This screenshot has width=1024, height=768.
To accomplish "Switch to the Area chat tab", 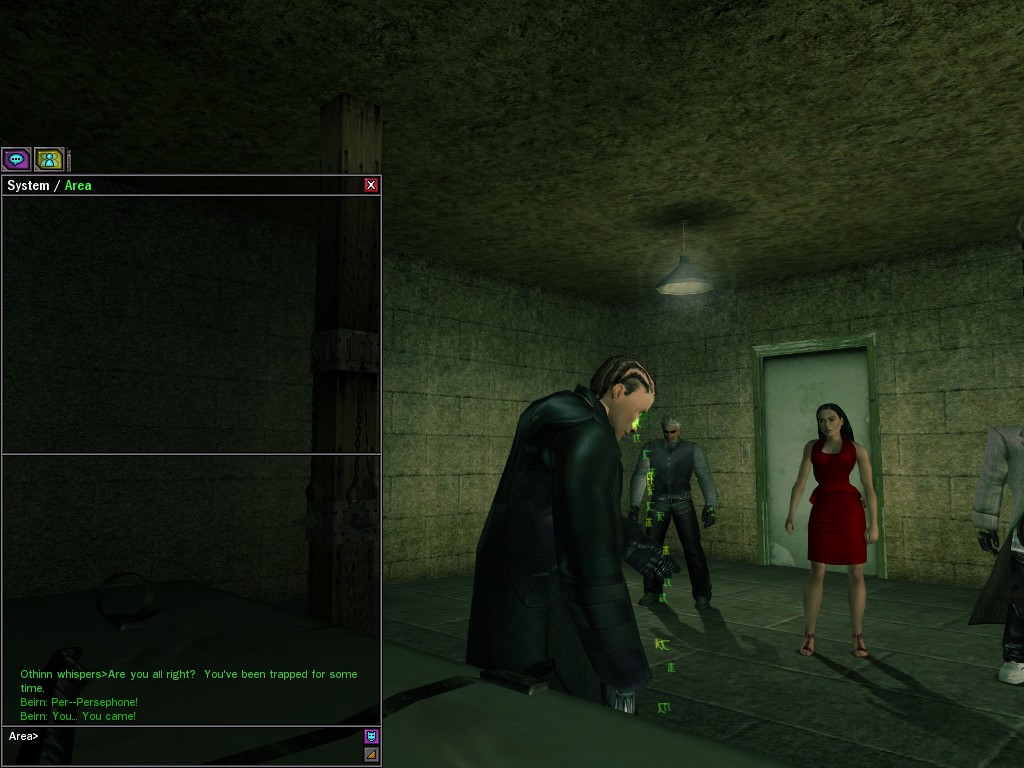I will coord(78,186).
